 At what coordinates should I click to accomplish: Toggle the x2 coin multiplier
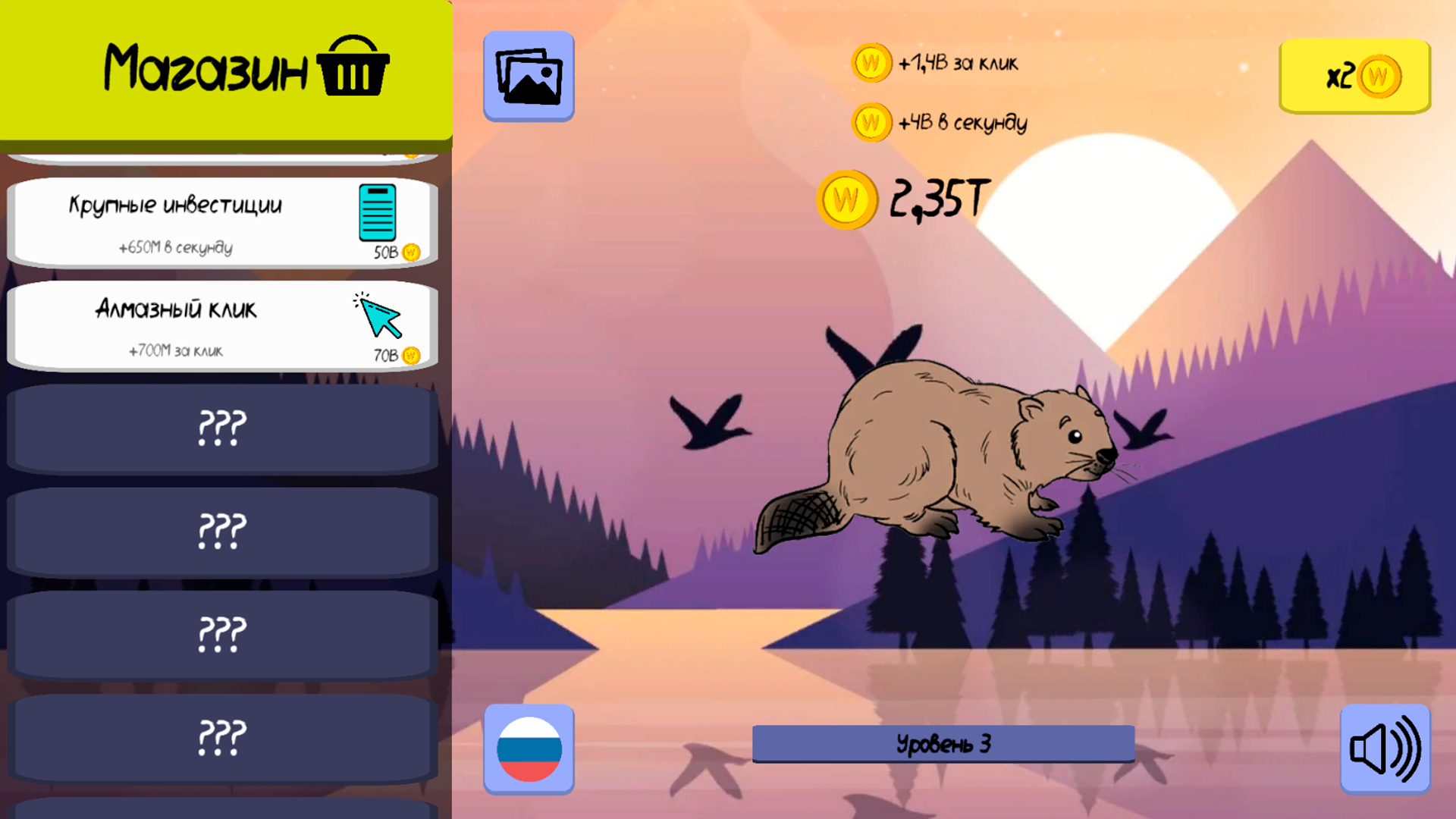1354,76
